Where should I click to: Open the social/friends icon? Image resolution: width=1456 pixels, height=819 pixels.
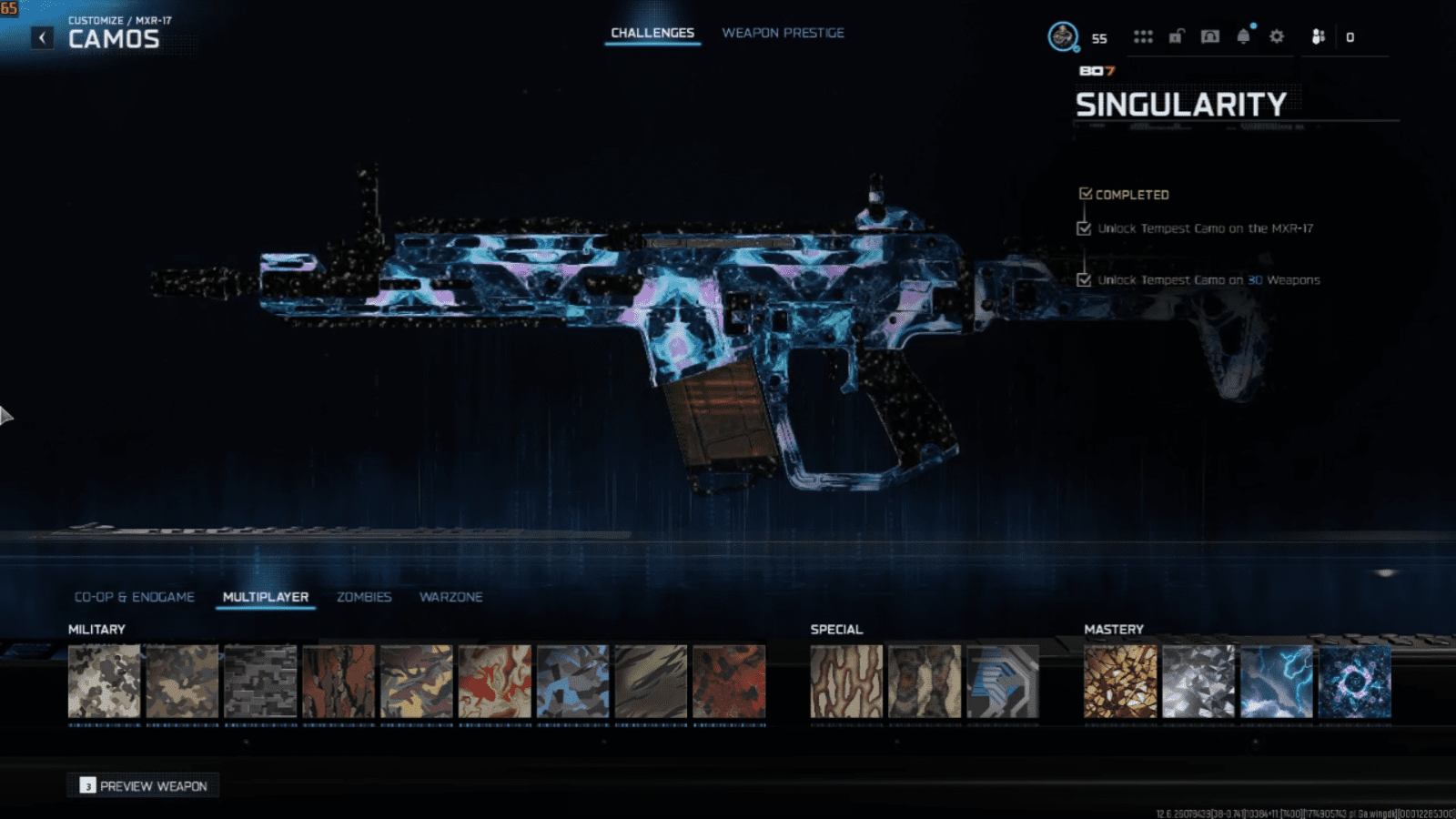(1319, 37)
